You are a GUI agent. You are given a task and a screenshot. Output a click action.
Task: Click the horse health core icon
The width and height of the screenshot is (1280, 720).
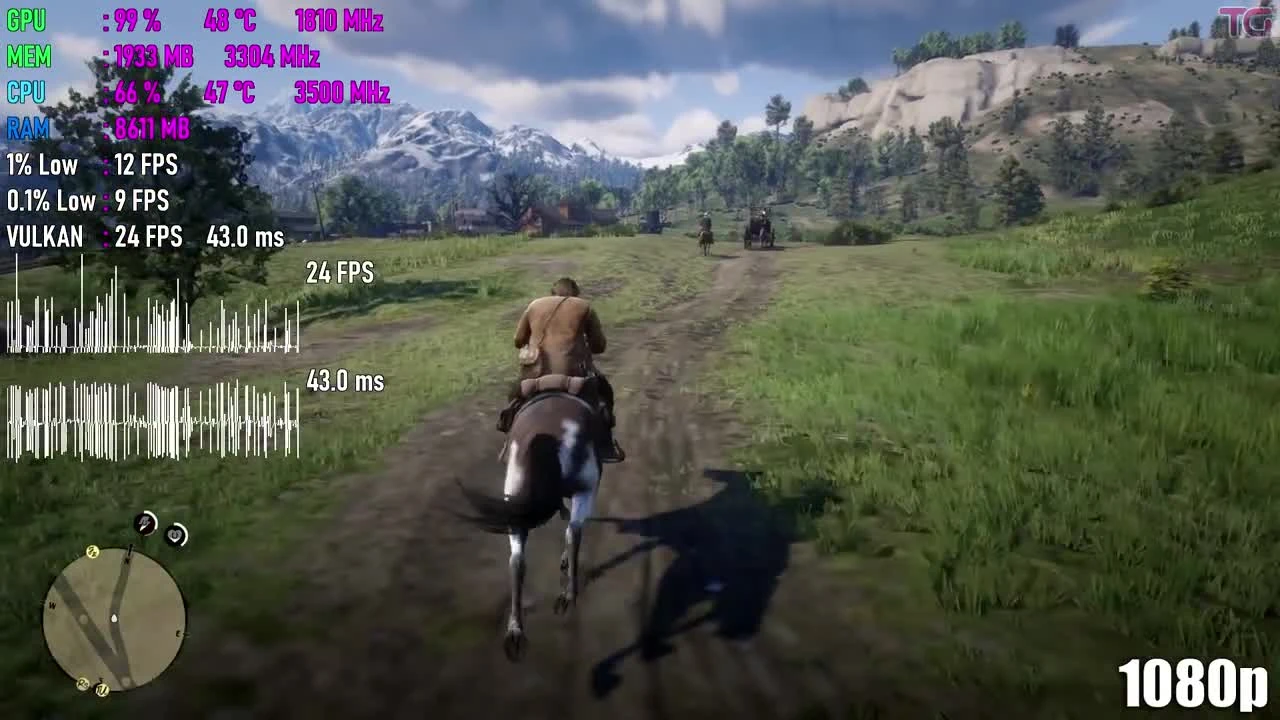pos(176,535)
